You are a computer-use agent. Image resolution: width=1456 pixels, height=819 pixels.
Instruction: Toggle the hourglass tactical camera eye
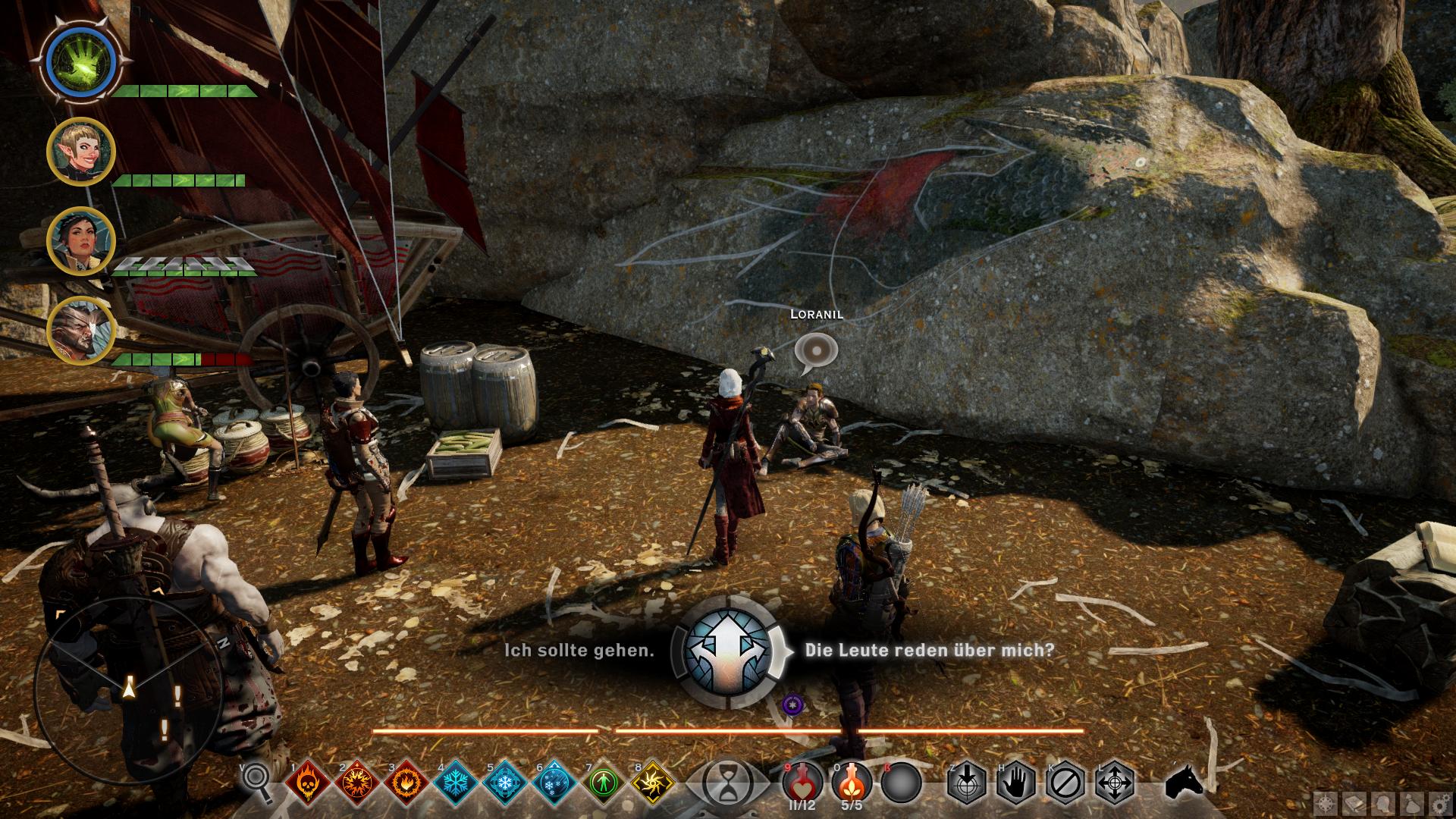727,782
